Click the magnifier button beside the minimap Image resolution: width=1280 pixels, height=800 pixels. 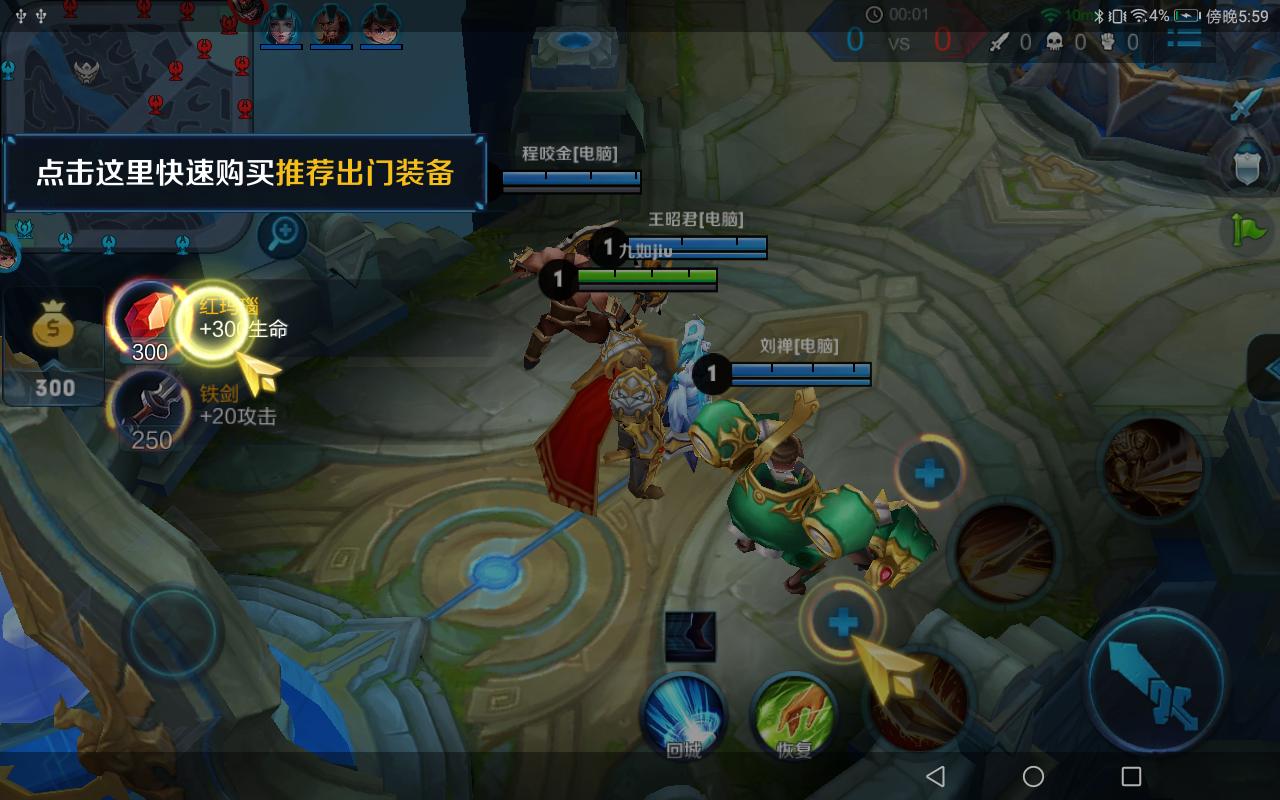[x=284, y=235]
